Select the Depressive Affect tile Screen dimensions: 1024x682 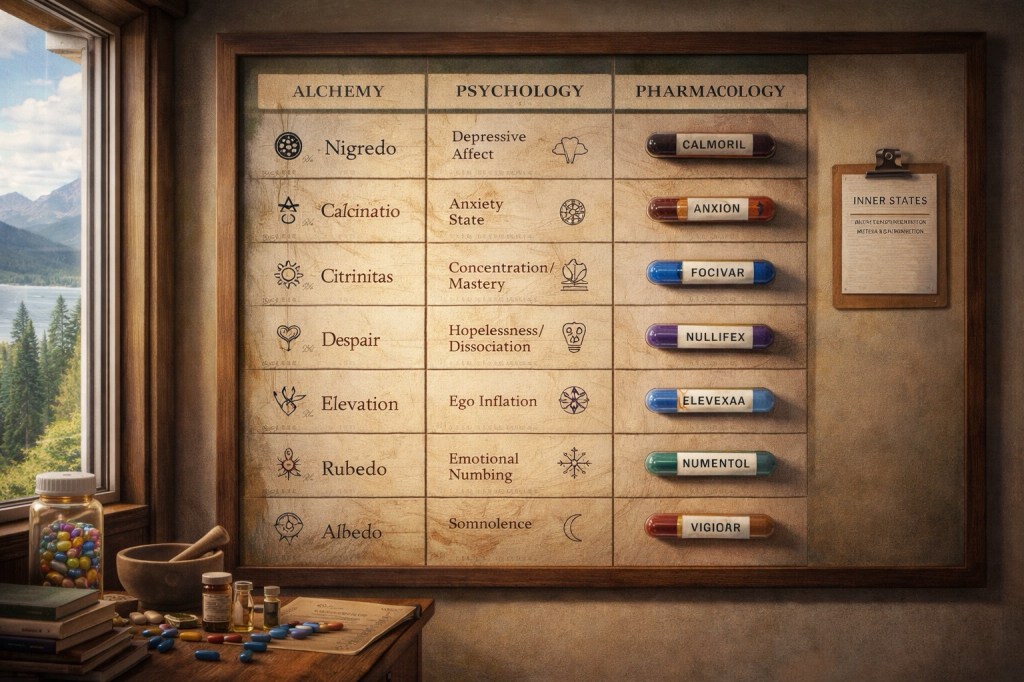click(x=518, y=146)
